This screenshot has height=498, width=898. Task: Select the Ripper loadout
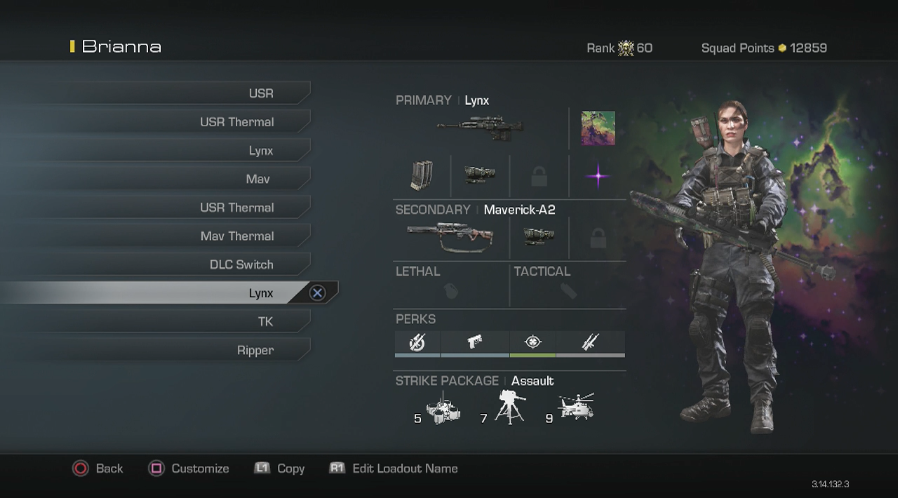coord(255,351)
